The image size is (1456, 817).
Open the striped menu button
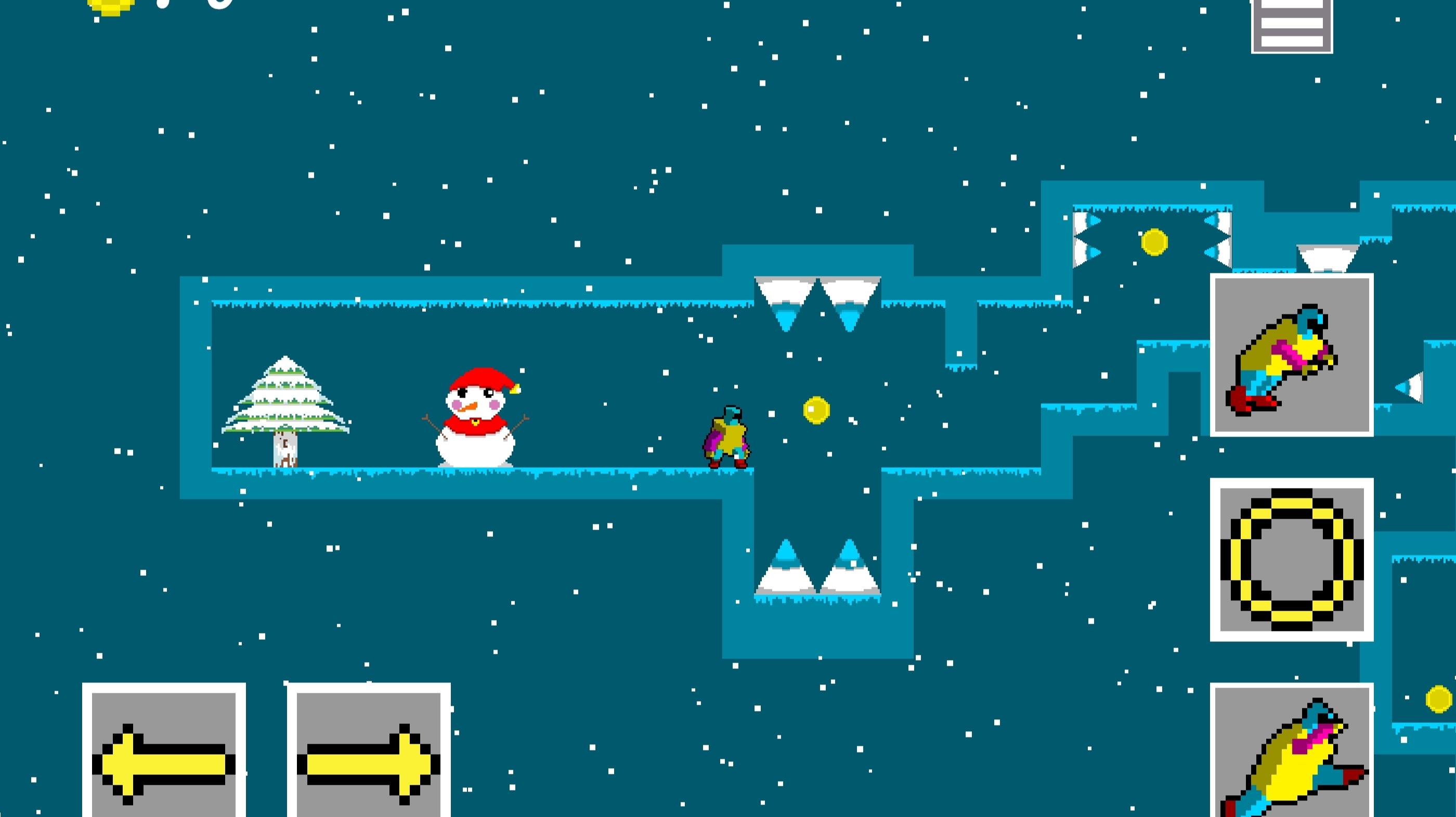pos(1292,26)
